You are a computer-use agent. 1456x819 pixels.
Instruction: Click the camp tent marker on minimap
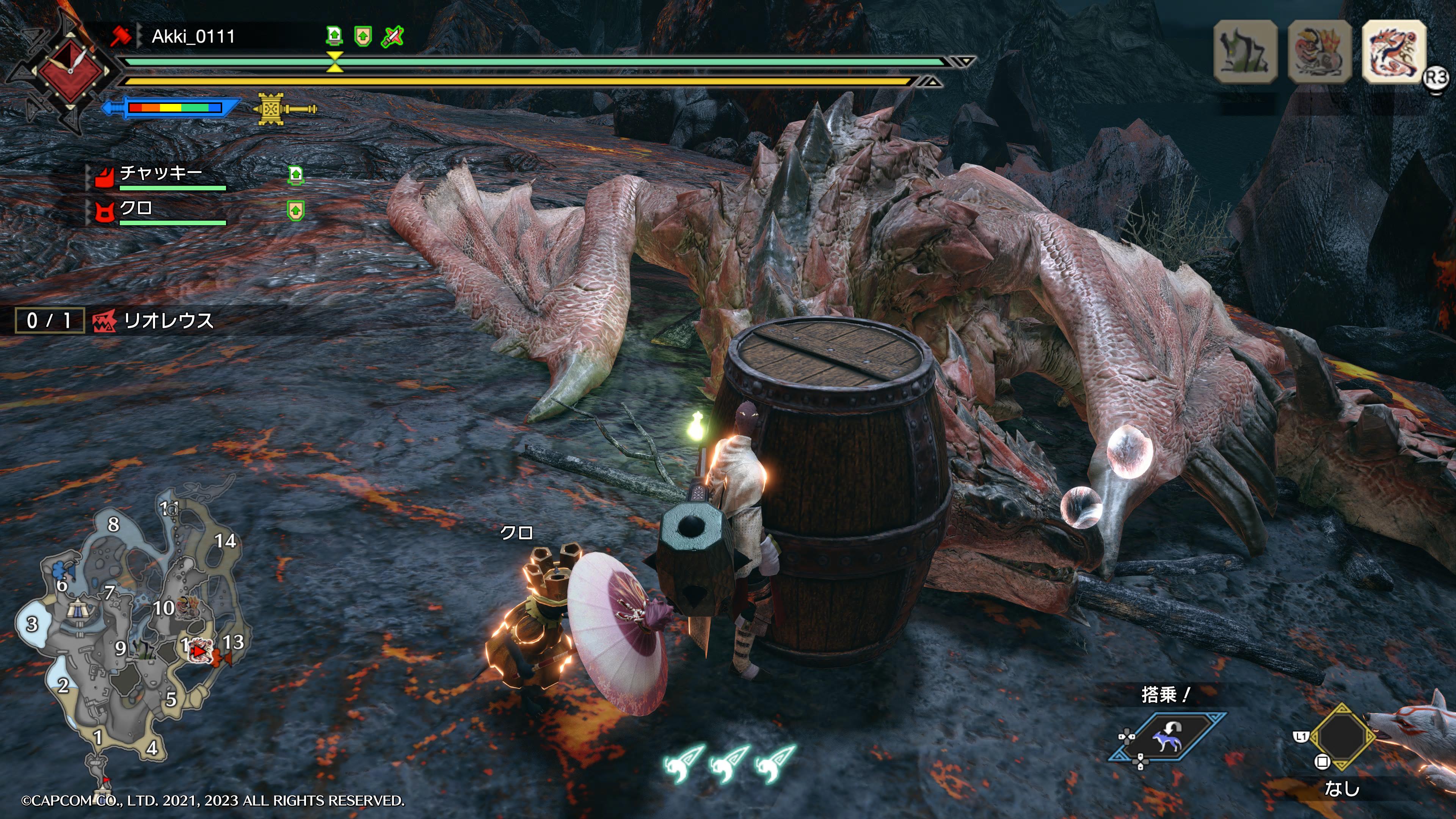click(76, 609)
